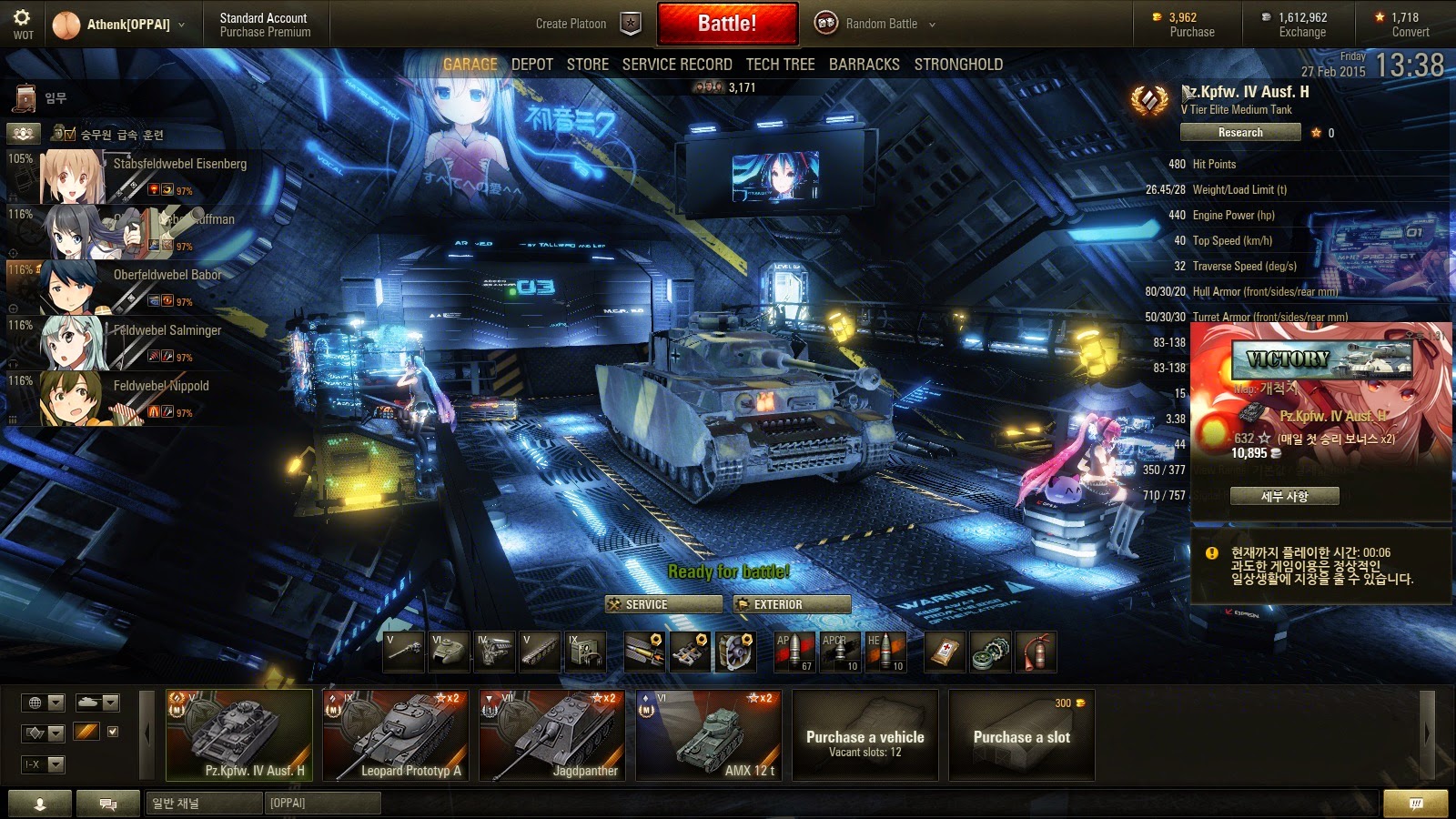This screenshot has width=1456, height=819.
Task: Open the Stronghold tab
Action: coord(958,65)
